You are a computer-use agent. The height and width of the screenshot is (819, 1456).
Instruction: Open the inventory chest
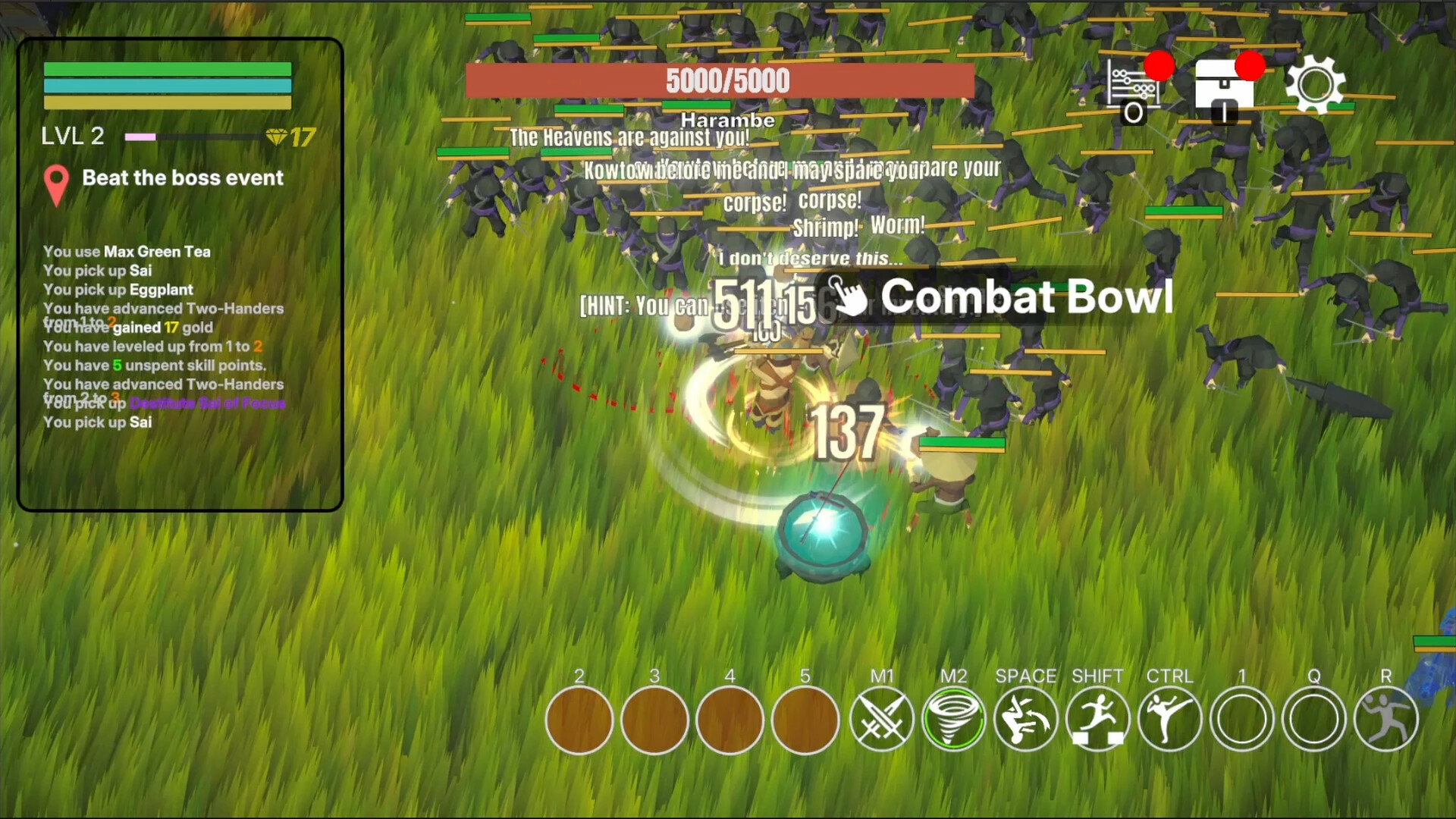(x=1222, y=87)
